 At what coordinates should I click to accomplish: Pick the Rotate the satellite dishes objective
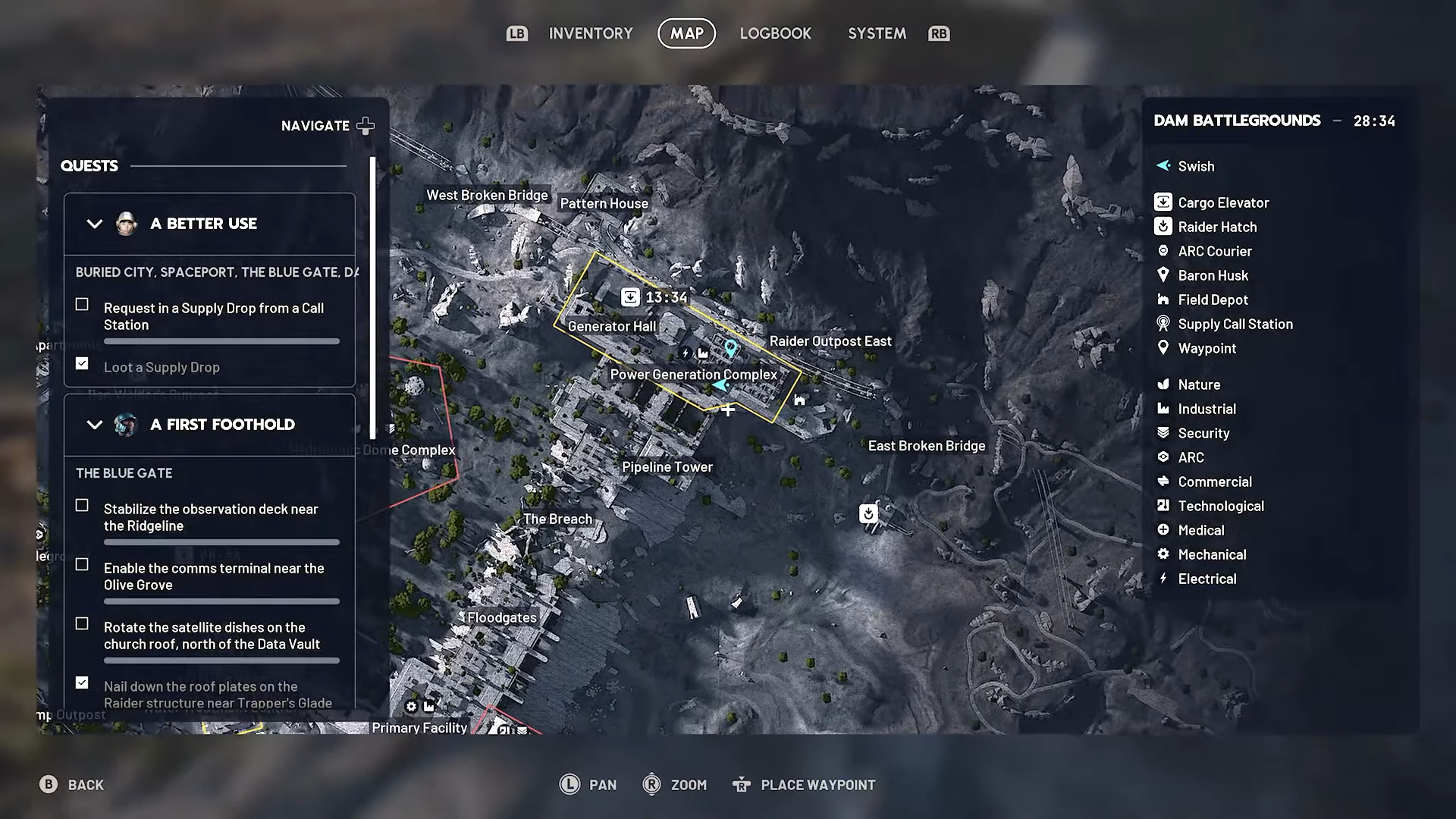(211, 635)
